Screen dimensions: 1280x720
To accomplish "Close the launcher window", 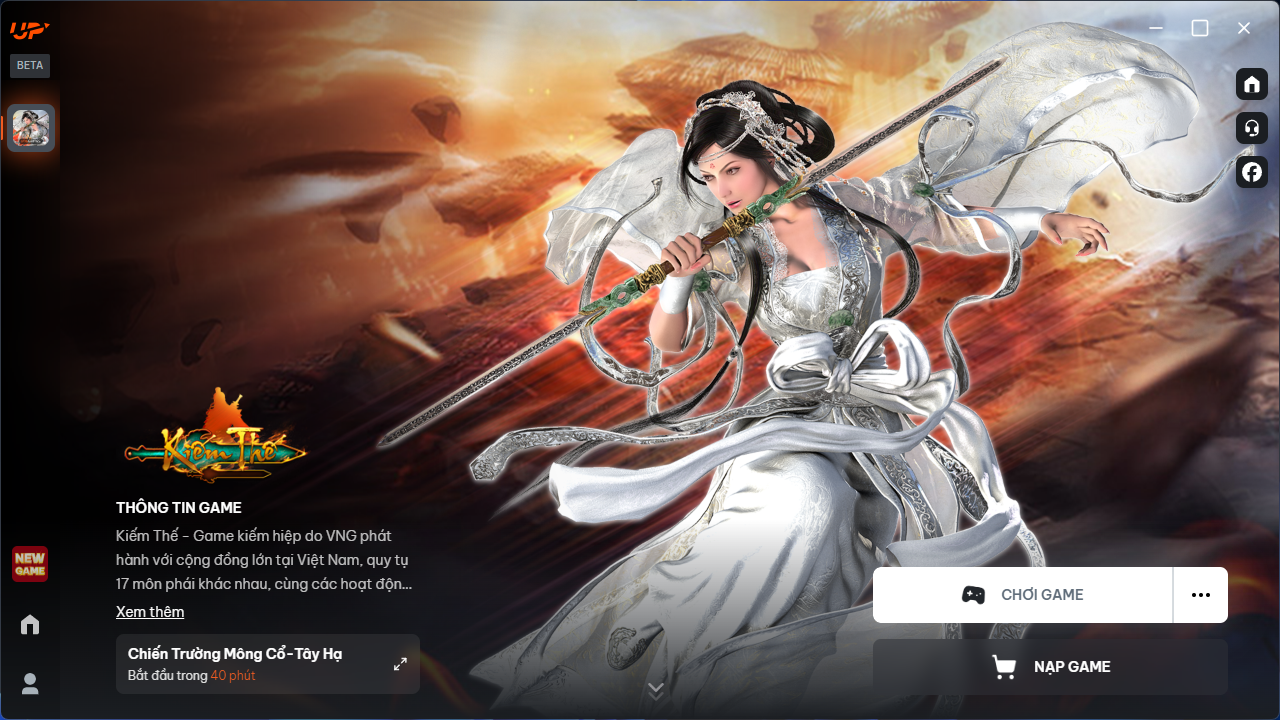I will point(1244,28).
